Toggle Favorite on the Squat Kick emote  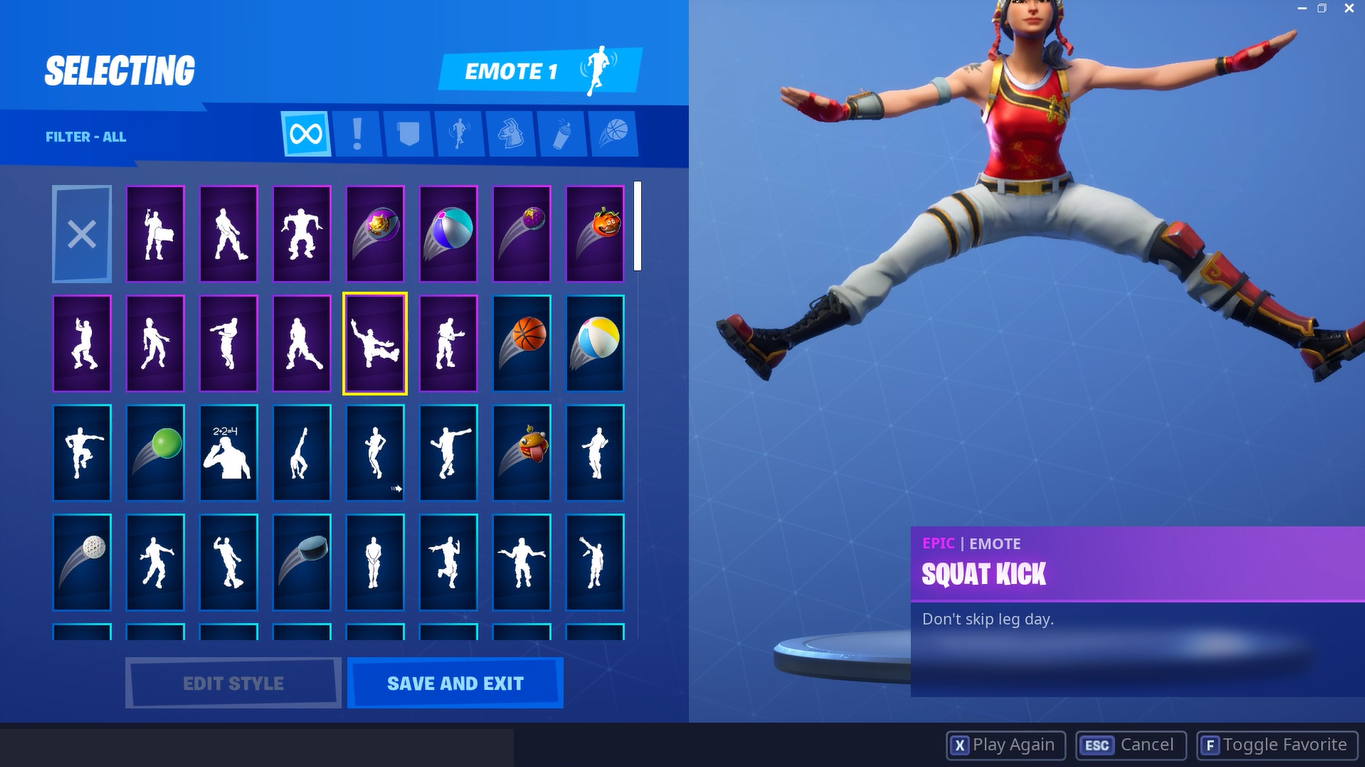pyautogui.click(x=1276, y=744)
